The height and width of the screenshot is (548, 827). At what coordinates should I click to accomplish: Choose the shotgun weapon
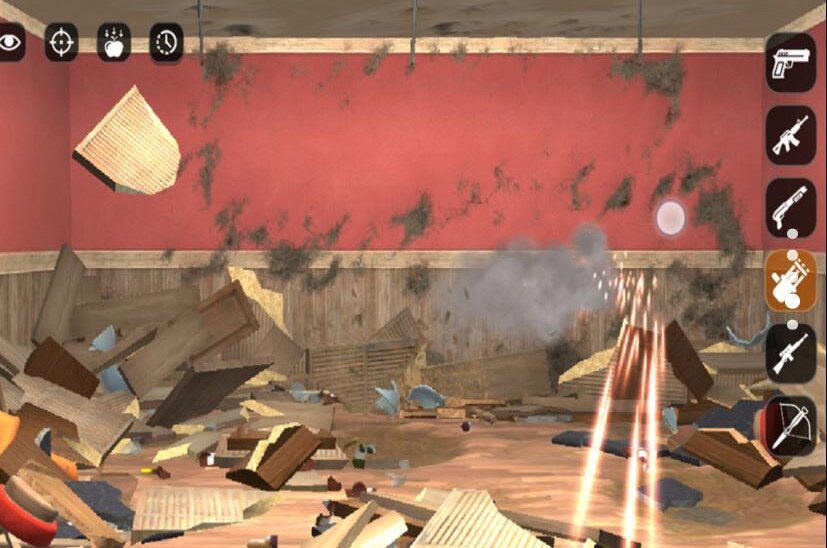(x=791, y=207)
